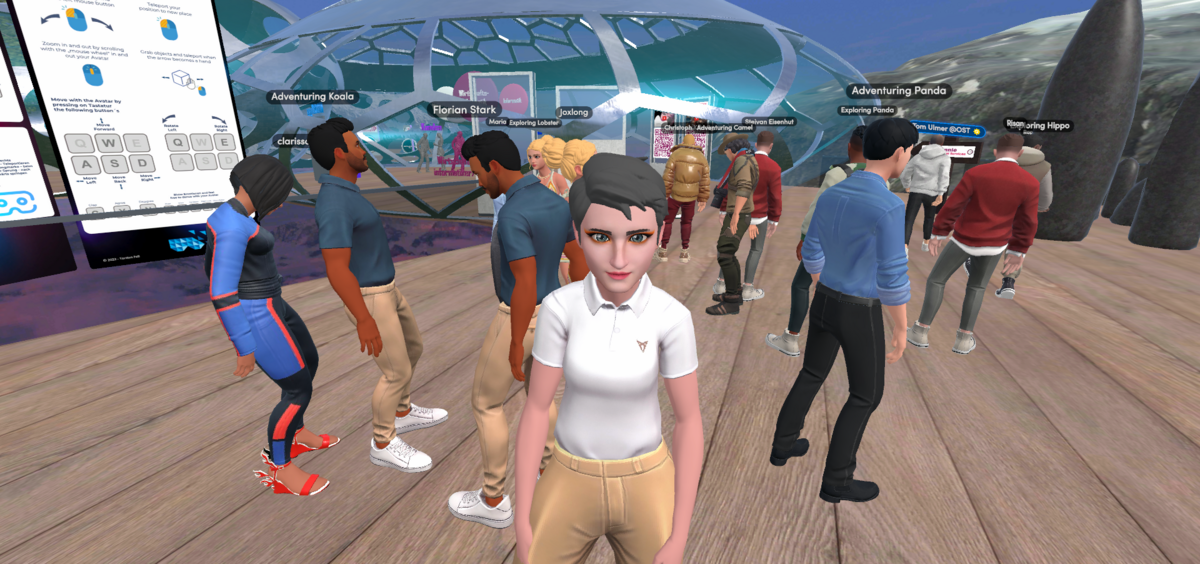Open Florian Stark's name tag
Image resolution: width=1200 pixels, height=564 pixels.
(464, 109)
